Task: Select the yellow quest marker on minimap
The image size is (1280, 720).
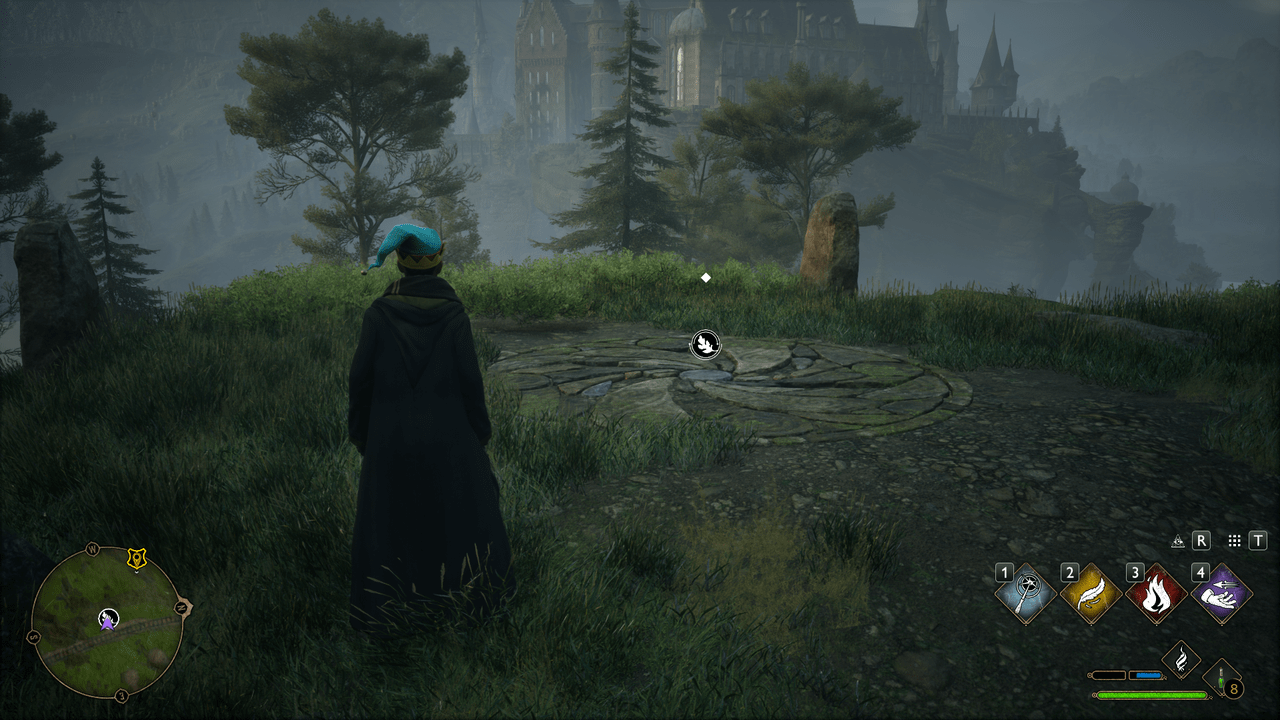Action: coord(137,559)
